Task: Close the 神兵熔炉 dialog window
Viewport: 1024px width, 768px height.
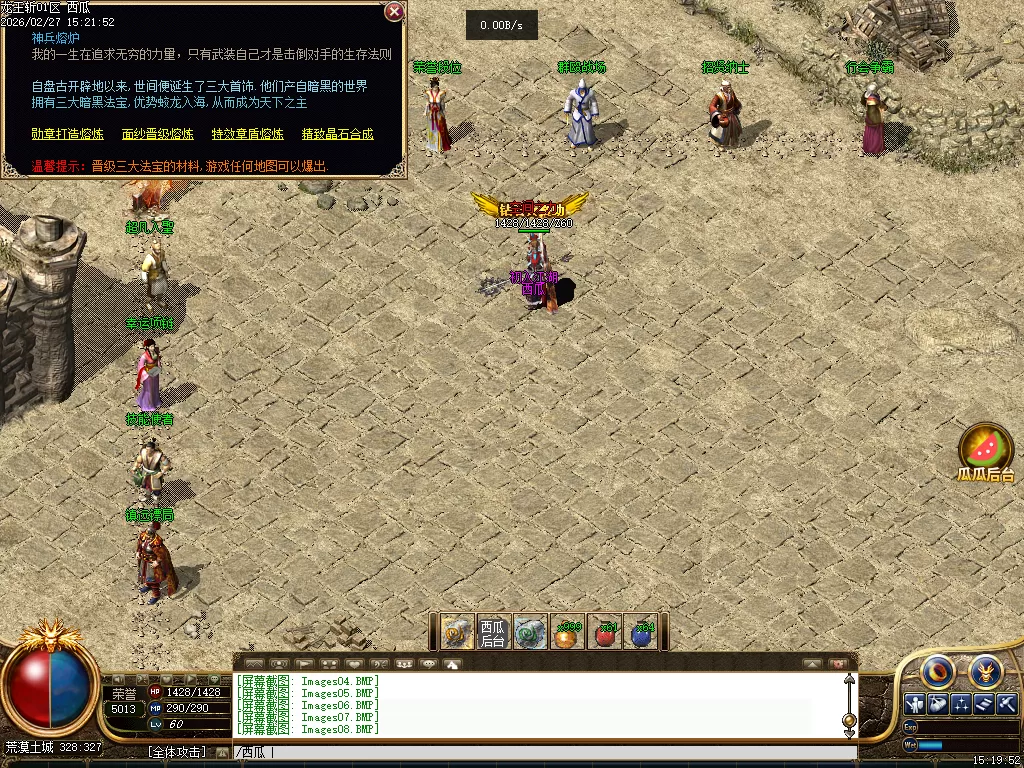Action: (x=394, y=12)
